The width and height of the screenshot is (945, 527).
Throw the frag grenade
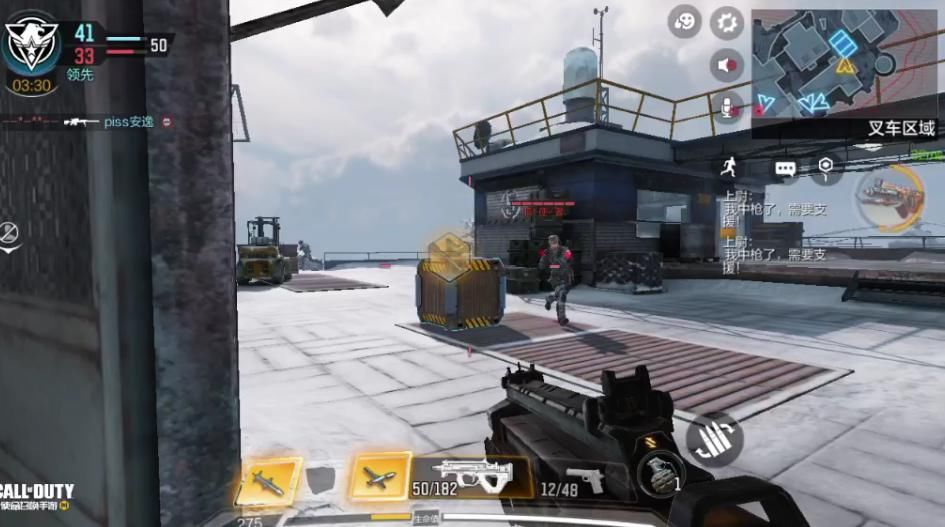(x=661, y=473)
